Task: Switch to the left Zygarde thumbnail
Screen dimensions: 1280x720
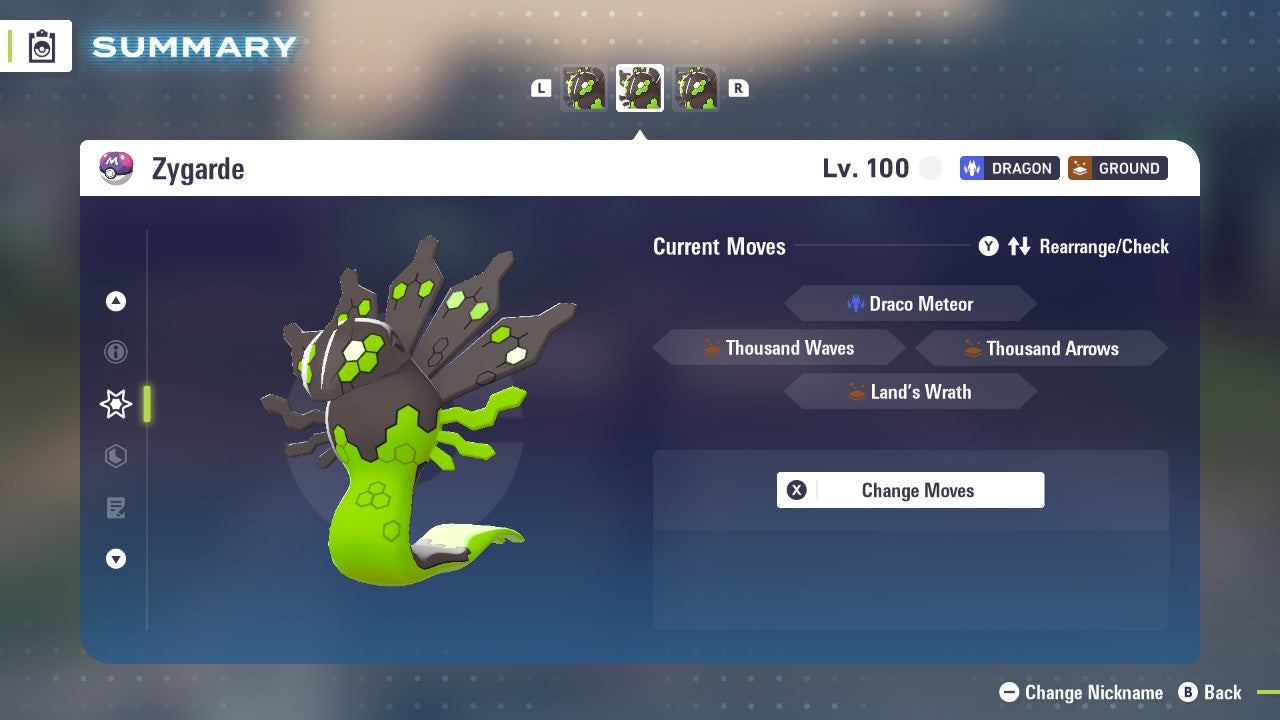Action: [x=583, y=87]
